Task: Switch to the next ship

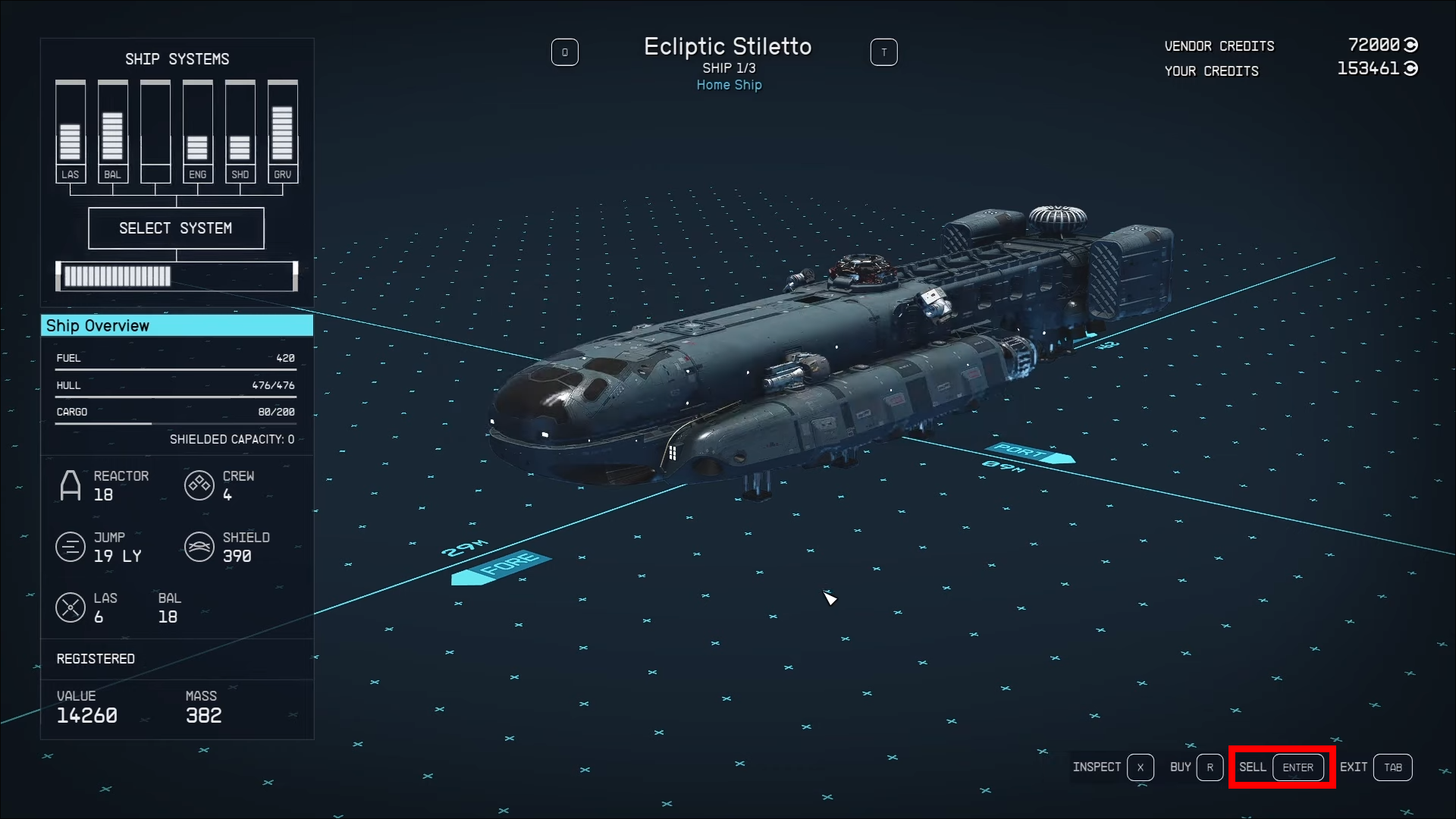Action: (883, 52)
